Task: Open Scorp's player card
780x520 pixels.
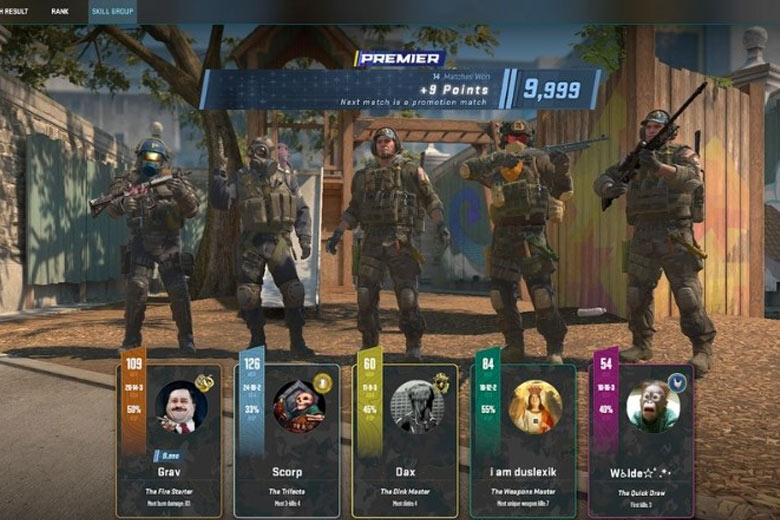Action: click(287, 440)
